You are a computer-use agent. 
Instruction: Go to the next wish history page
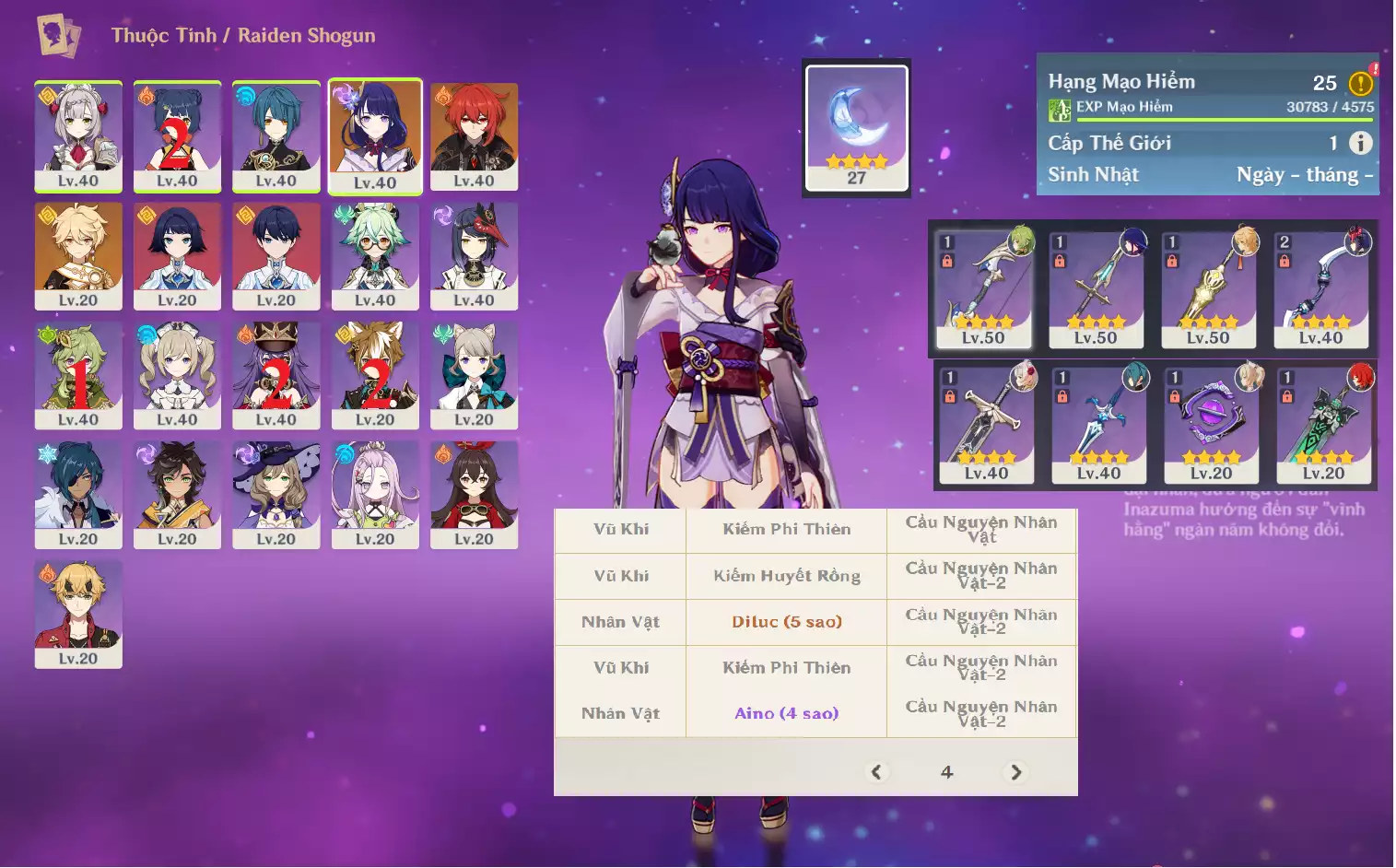tap(1015, 772)
